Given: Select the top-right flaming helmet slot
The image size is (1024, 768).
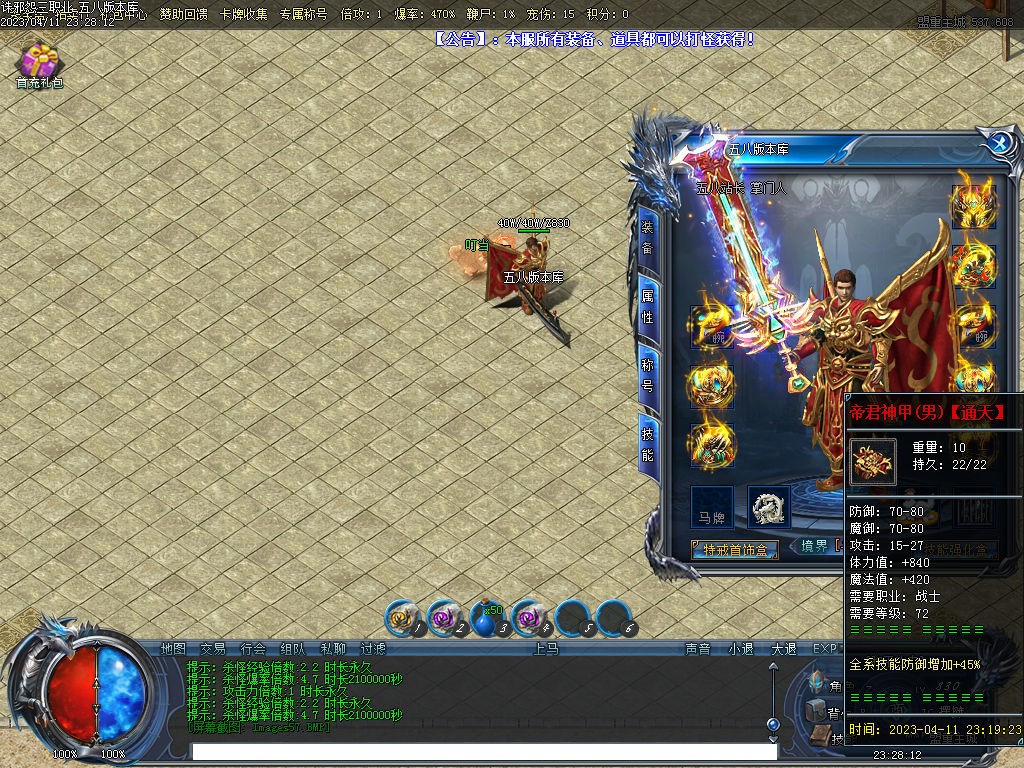Looking at the screenshot, I should tap(972, 204).
